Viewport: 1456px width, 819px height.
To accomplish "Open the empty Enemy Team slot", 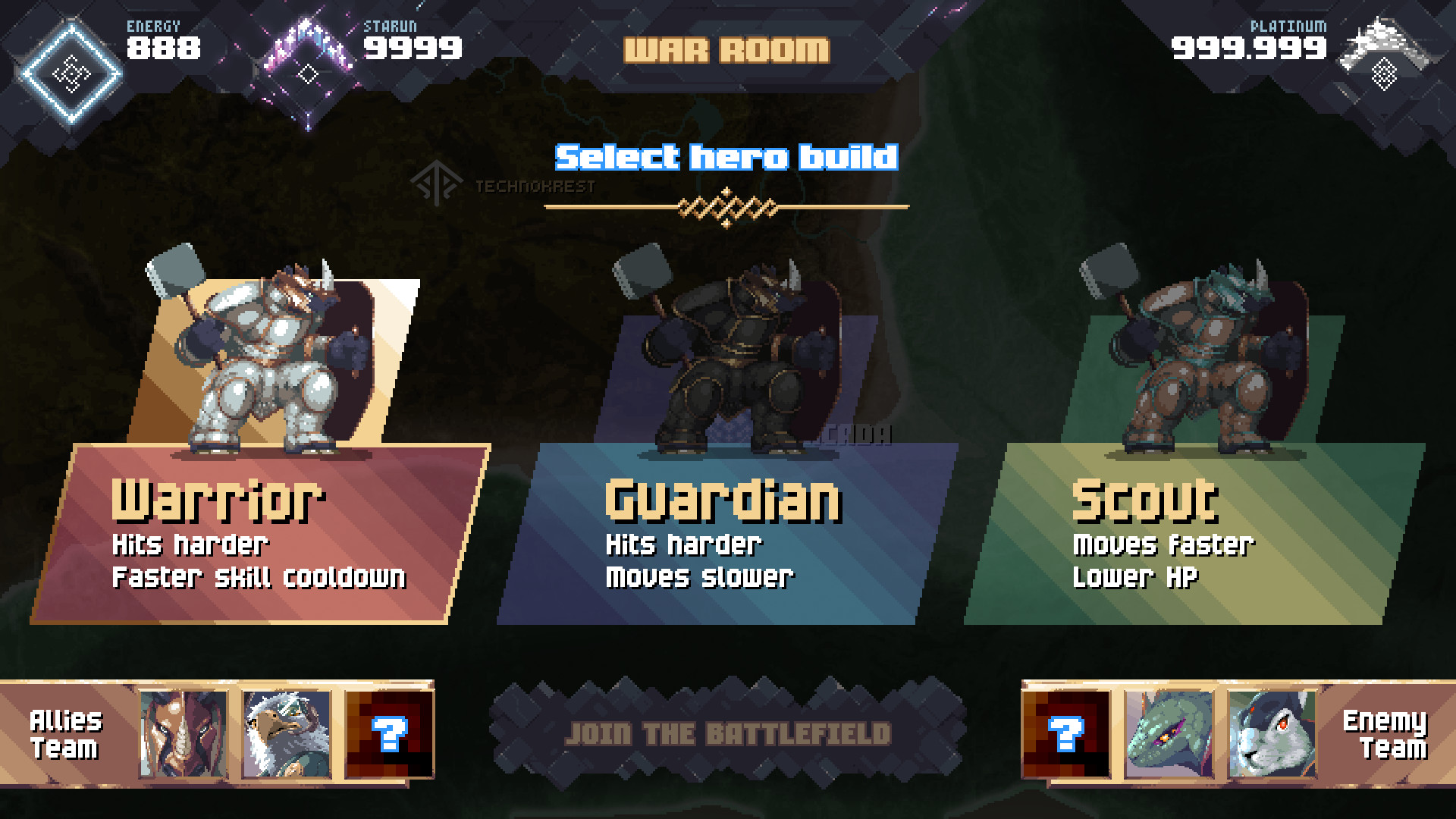I will pos(1065,734).
